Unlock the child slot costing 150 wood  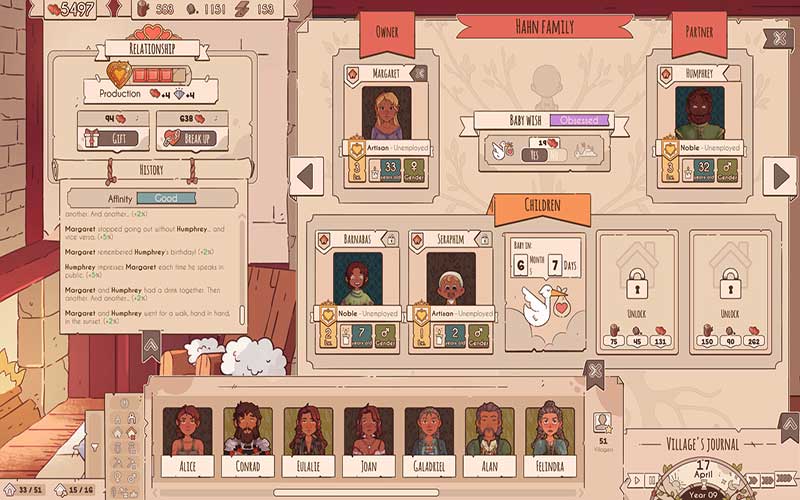tap(727, 290)
